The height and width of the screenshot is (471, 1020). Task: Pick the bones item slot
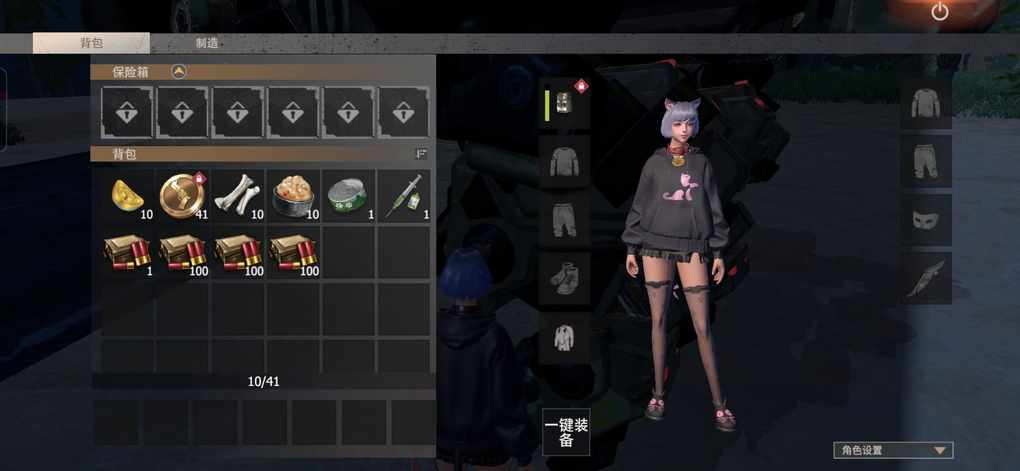click(237, 195)
